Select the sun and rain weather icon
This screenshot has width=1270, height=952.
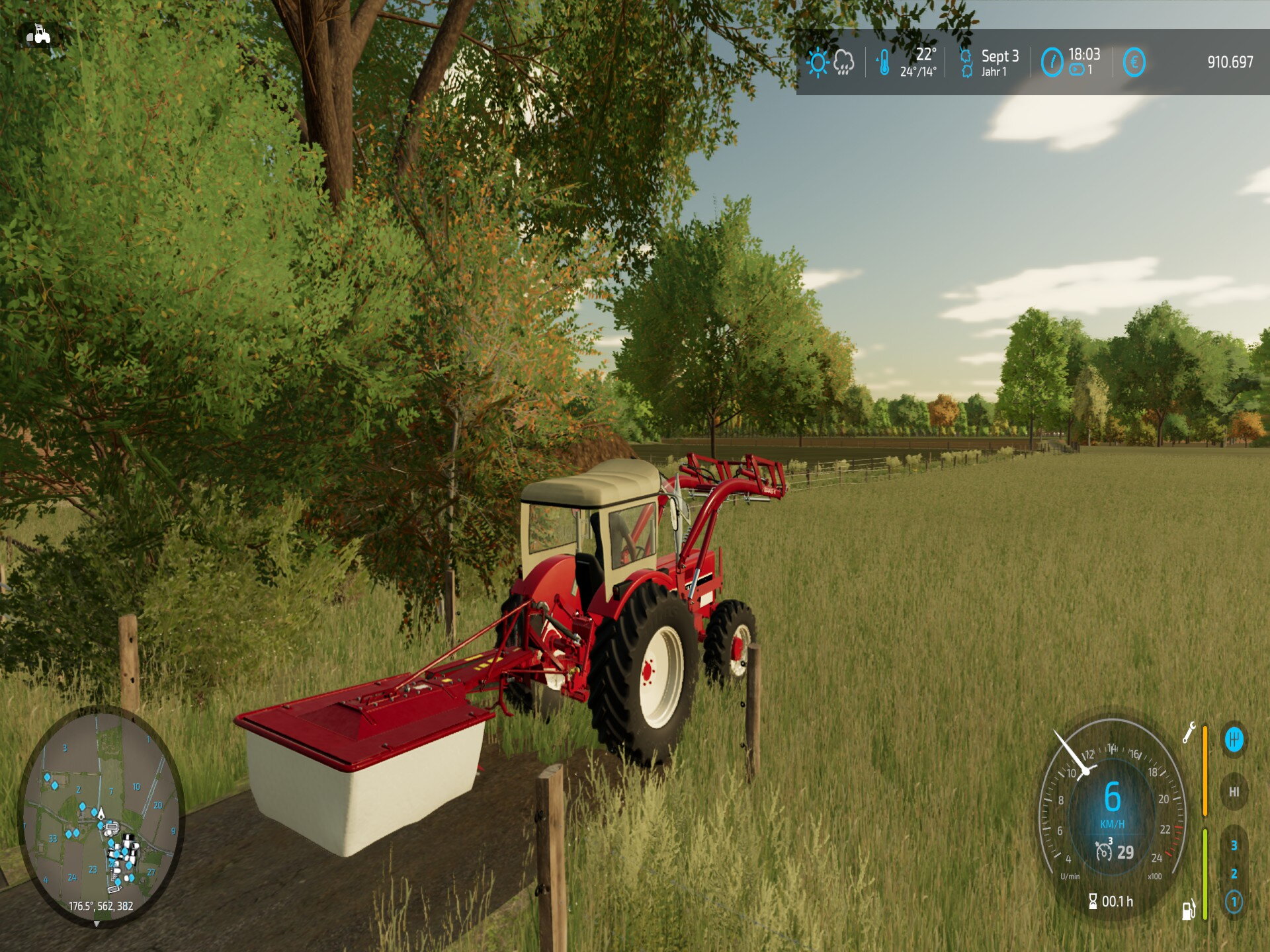(830, 63)
